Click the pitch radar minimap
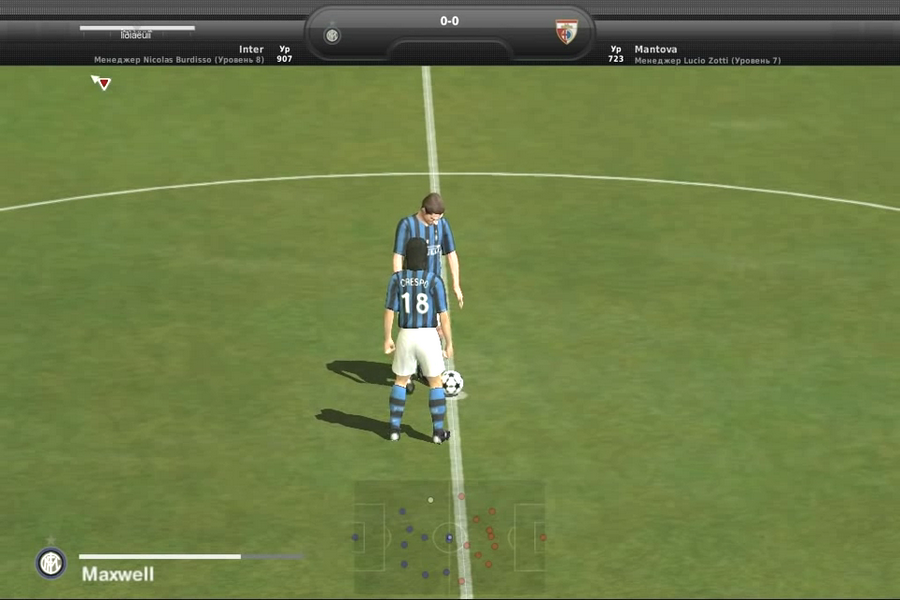Screen dimensions: 900x600 click(x=449, y=537)
